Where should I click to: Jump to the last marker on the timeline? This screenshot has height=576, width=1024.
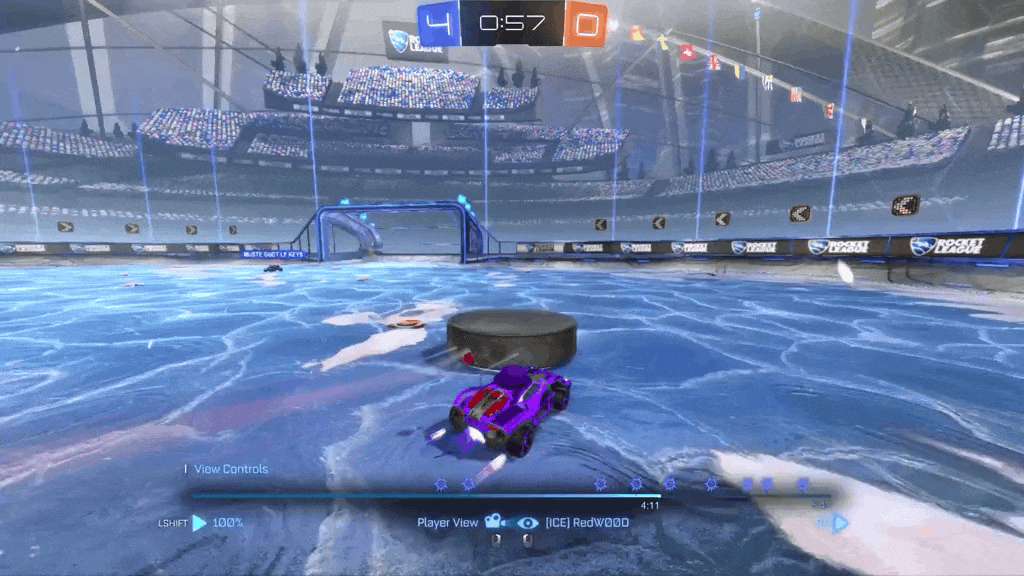coord(802,484)
